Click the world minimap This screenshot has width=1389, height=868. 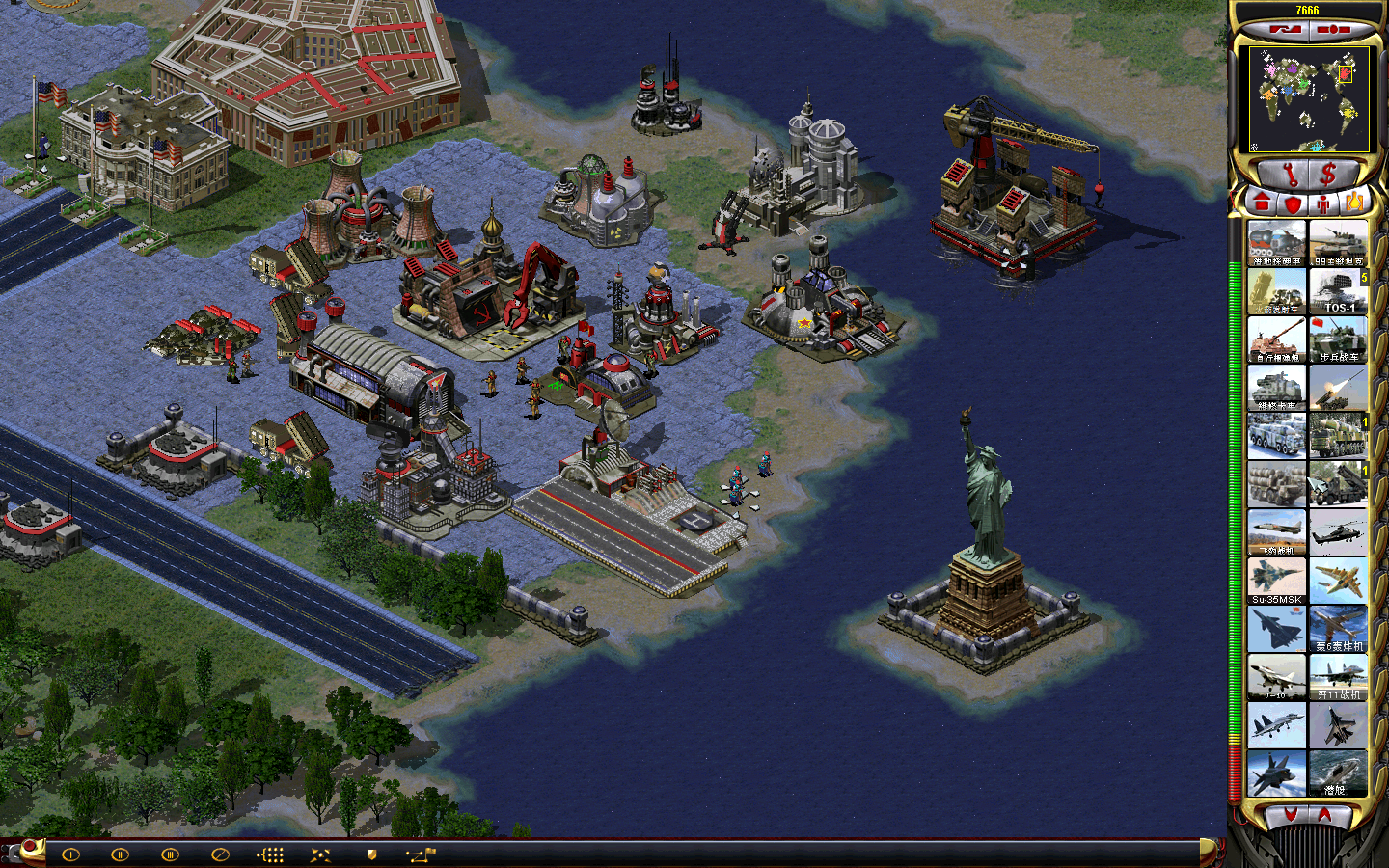tap(1308, 98)
